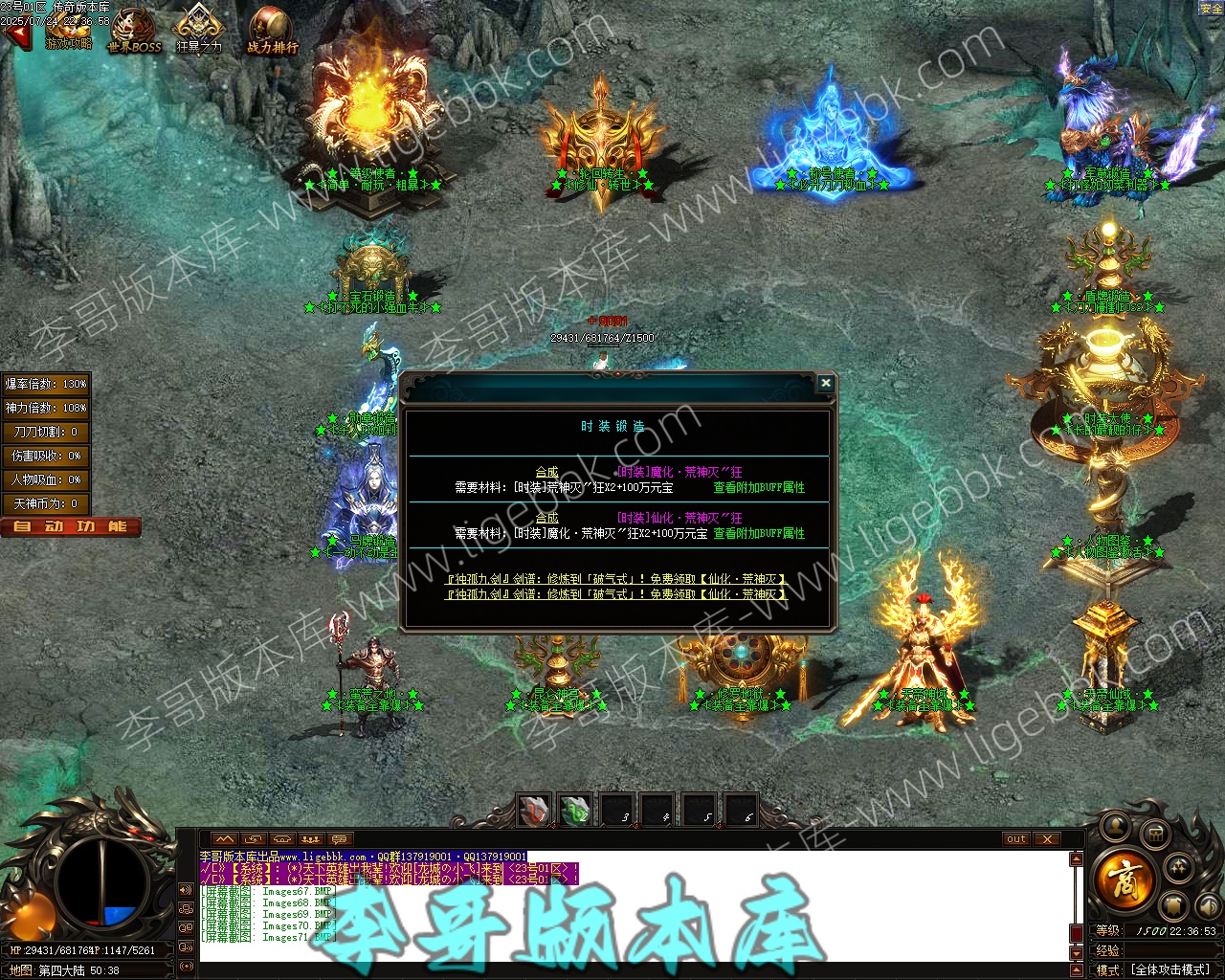This screenshot has width=1225, height=980.
Task: Click 合成 for 魔化·荒神灭 costume
Action: coord(546,472)
